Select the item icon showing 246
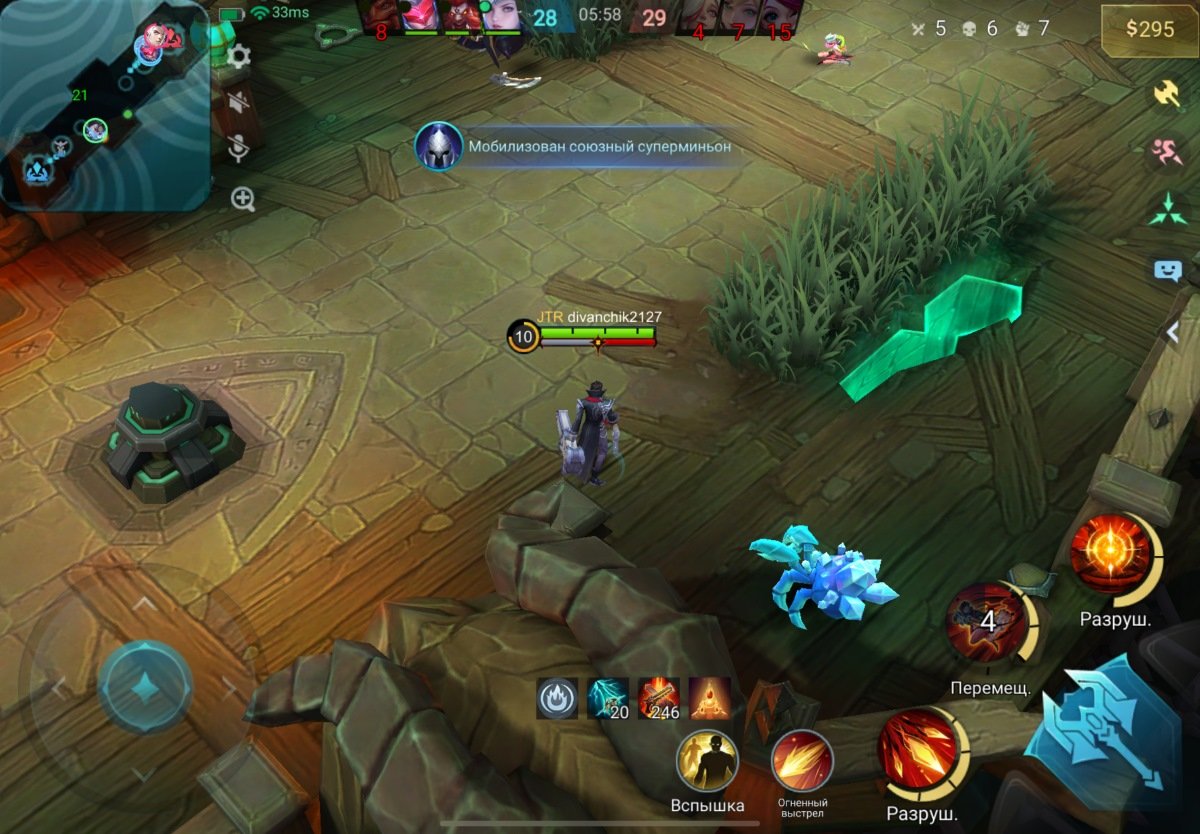 point(659,699)
